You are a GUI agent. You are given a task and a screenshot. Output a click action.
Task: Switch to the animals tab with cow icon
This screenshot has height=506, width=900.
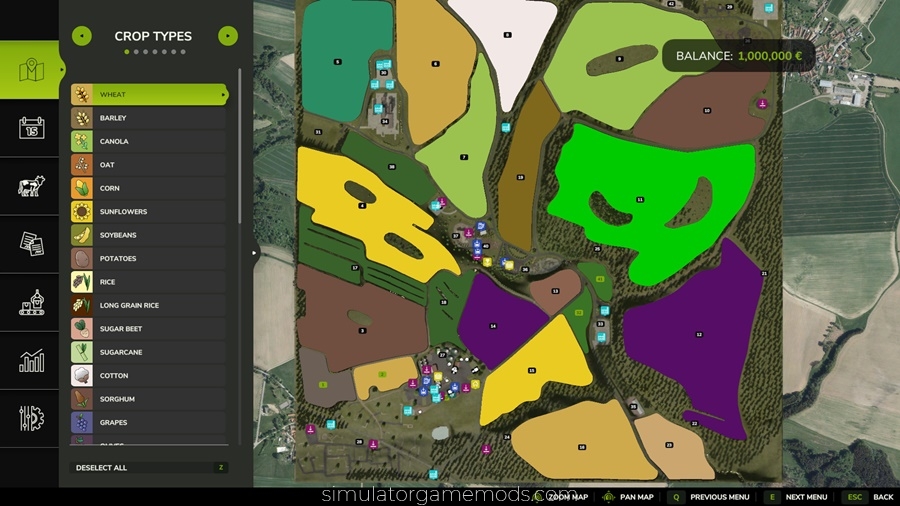32,186
